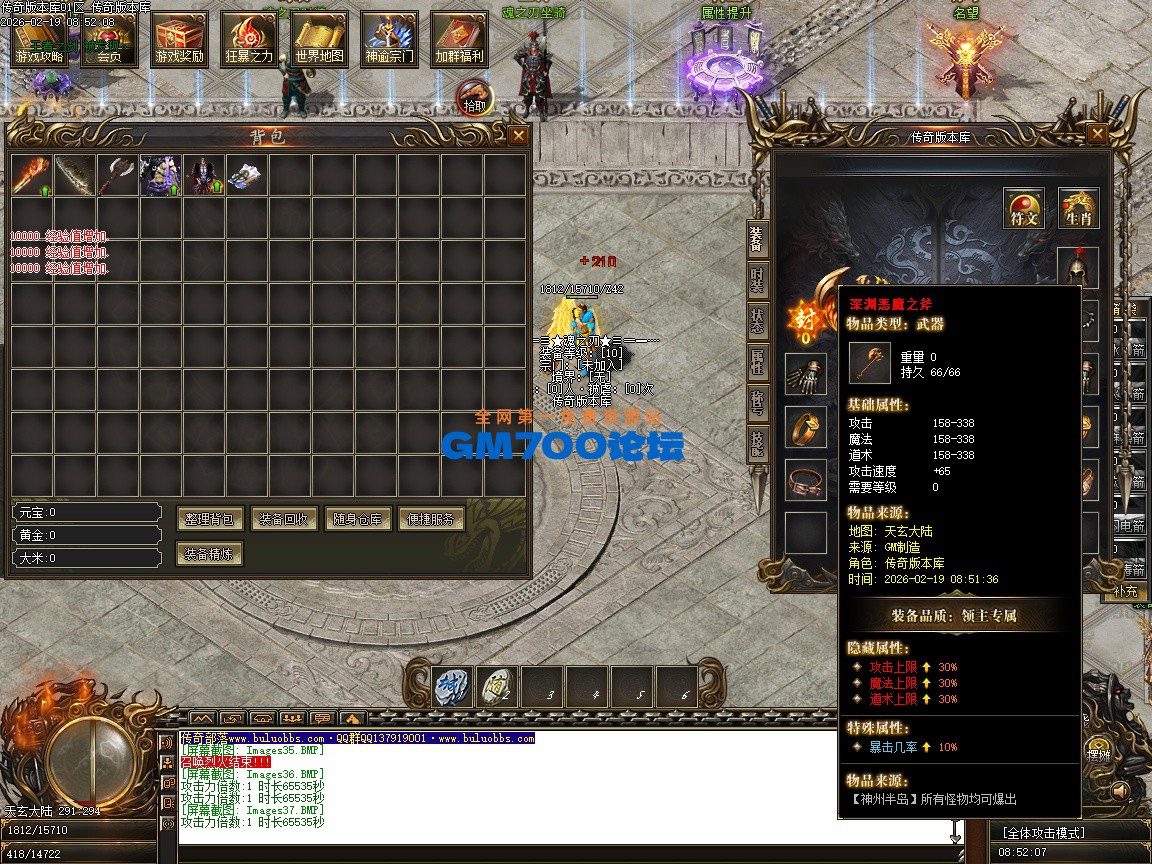Viewport: 1152px width, 864px height.
Task: Select the battle axe in the bag
Action: tap(117, 175)
